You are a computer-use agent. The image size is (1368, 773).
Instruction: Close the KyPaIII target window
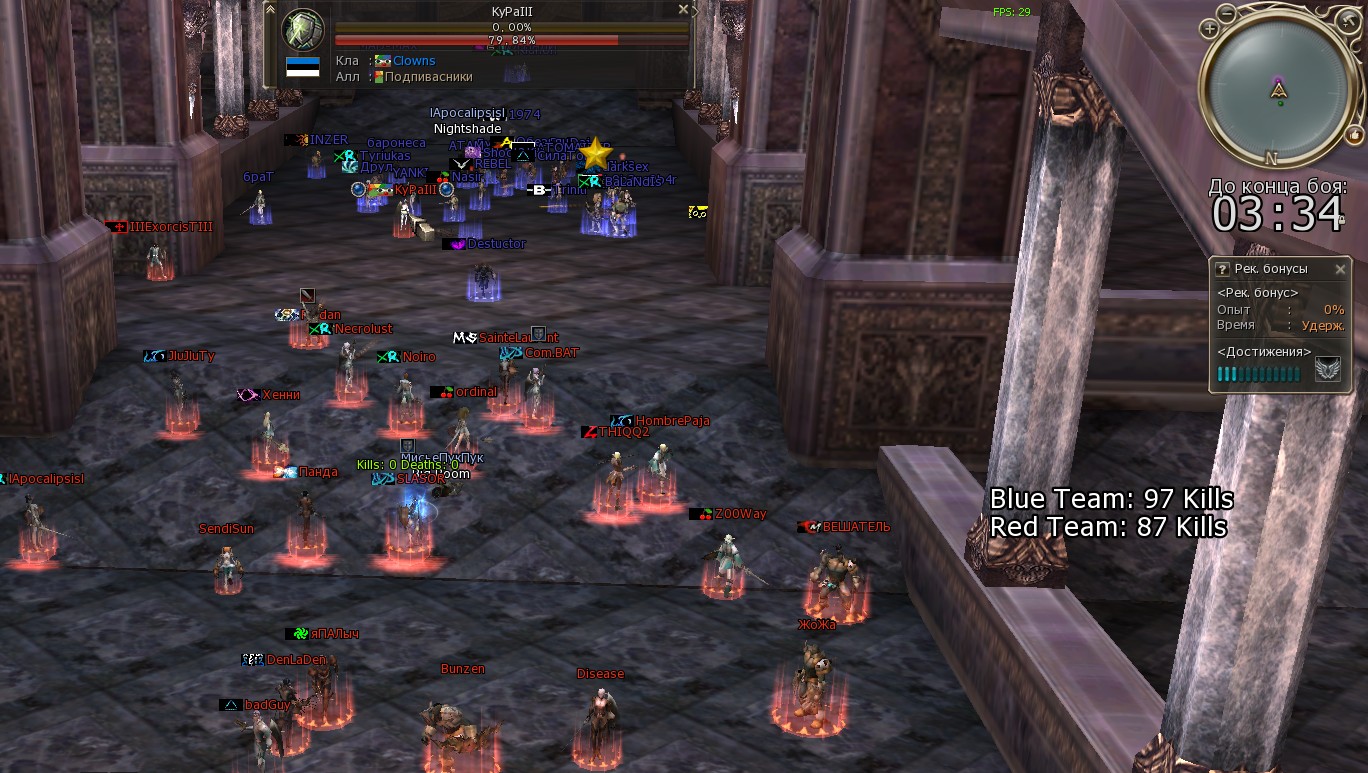click(x=684, y=9)
